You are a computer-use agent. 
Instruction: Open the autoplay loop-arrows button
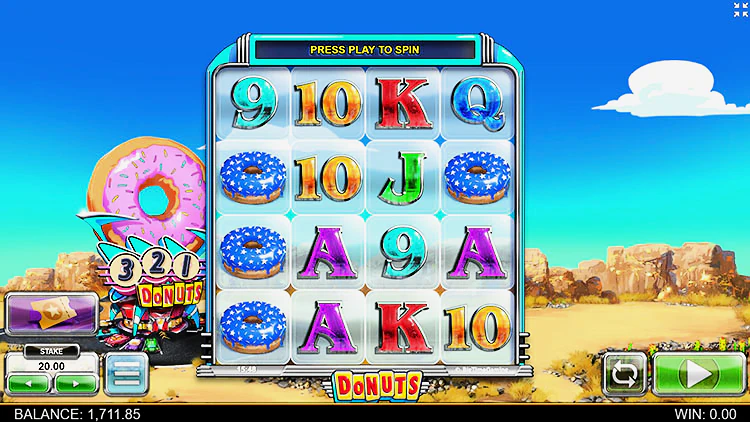pos(624,374)
